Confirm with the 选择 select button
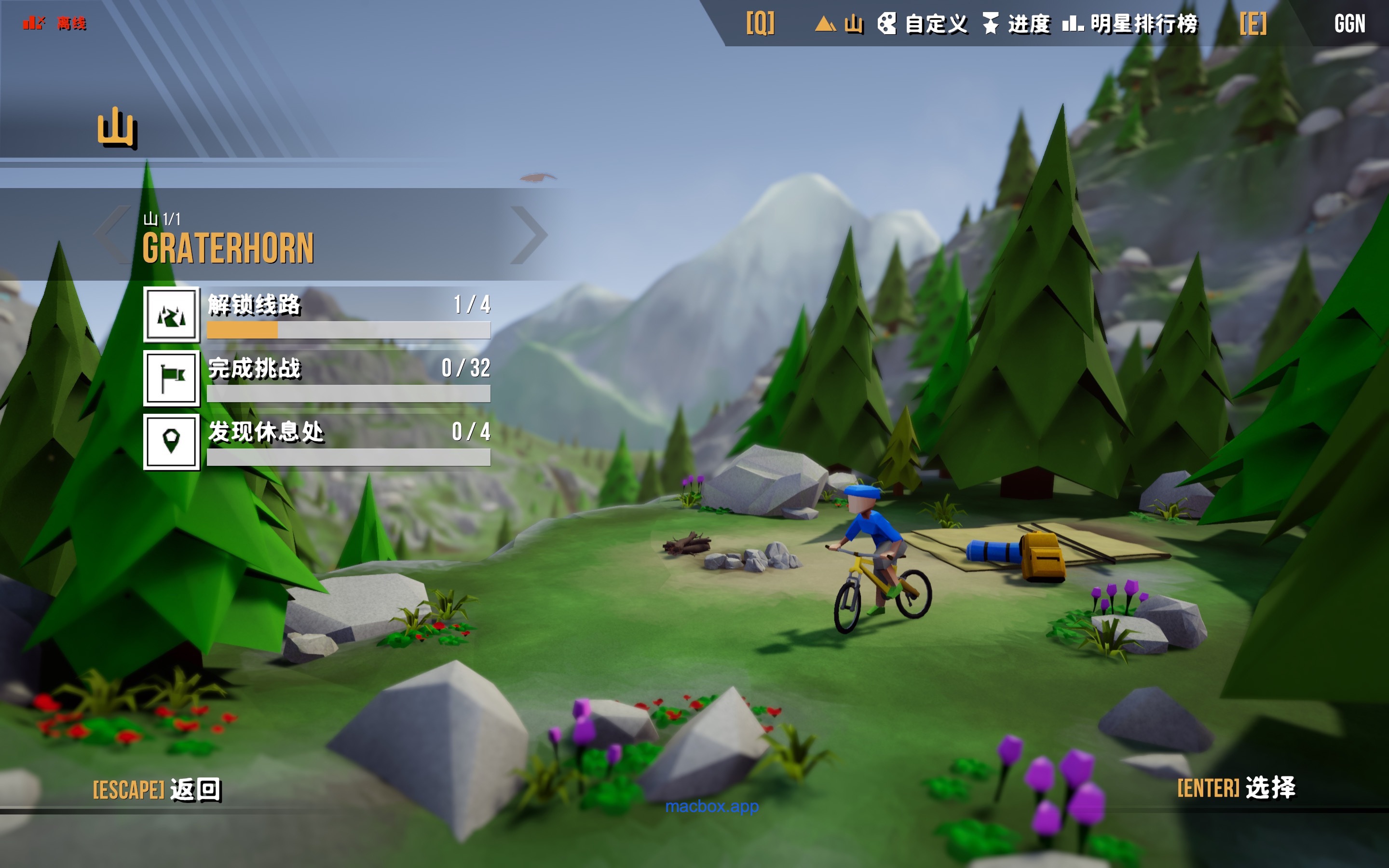 (x=1236, y=787)
